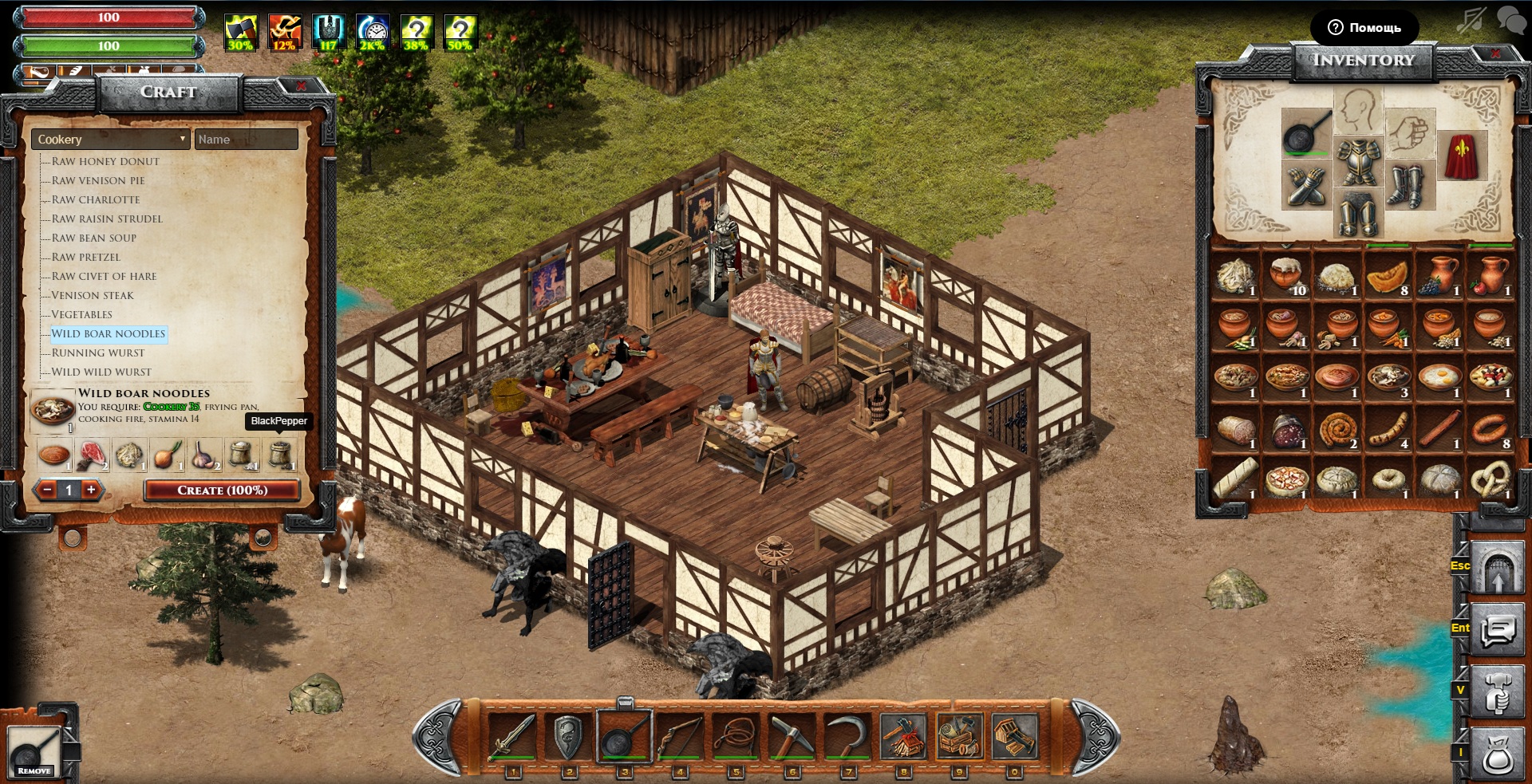Select the Venison Steak recipe
This screenshot has height=784, width=1532.
click(93, 296)
